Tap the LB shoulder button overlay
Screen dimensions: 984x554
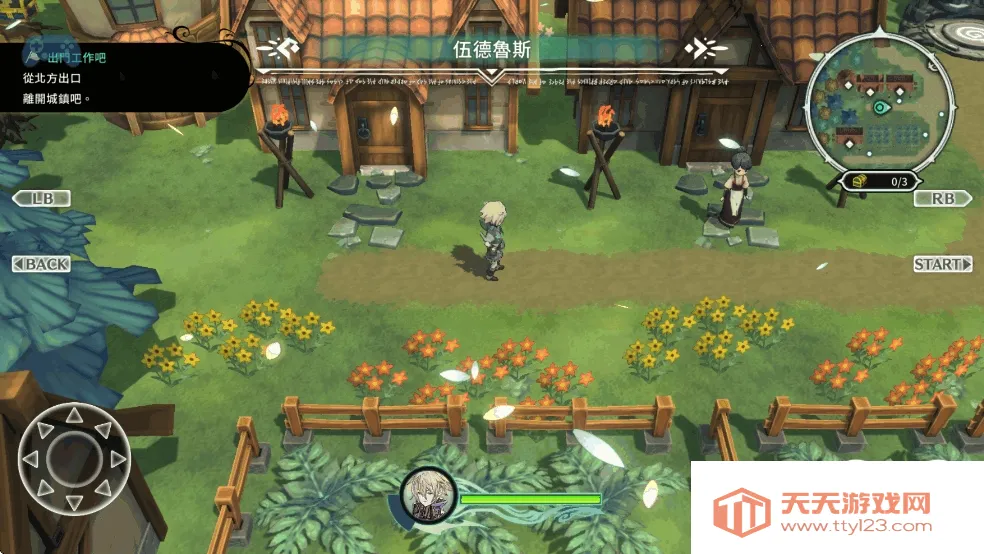pyautogui.click(x=42, y=198)
